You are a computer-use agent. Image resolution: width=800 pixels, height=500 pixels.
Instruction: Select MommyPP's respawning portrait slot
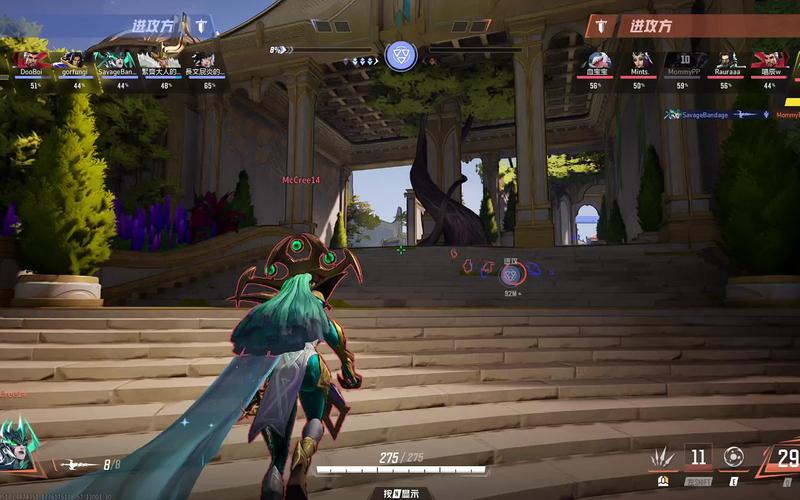tap(684, 60)
